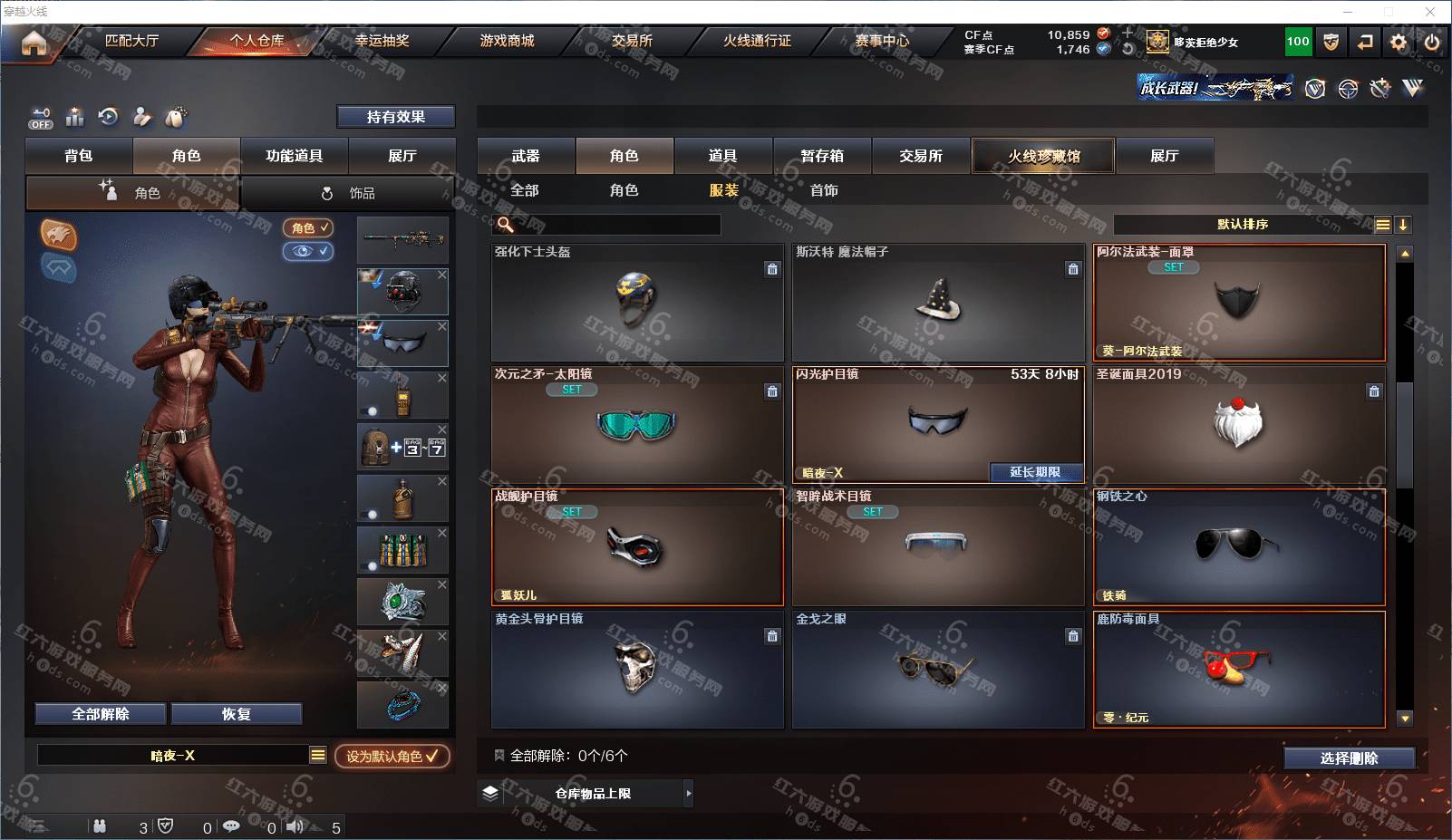The height and width of the screenshot is (840, 1452).
Task: Open settings gear icon
Action: coord(1399,42)
